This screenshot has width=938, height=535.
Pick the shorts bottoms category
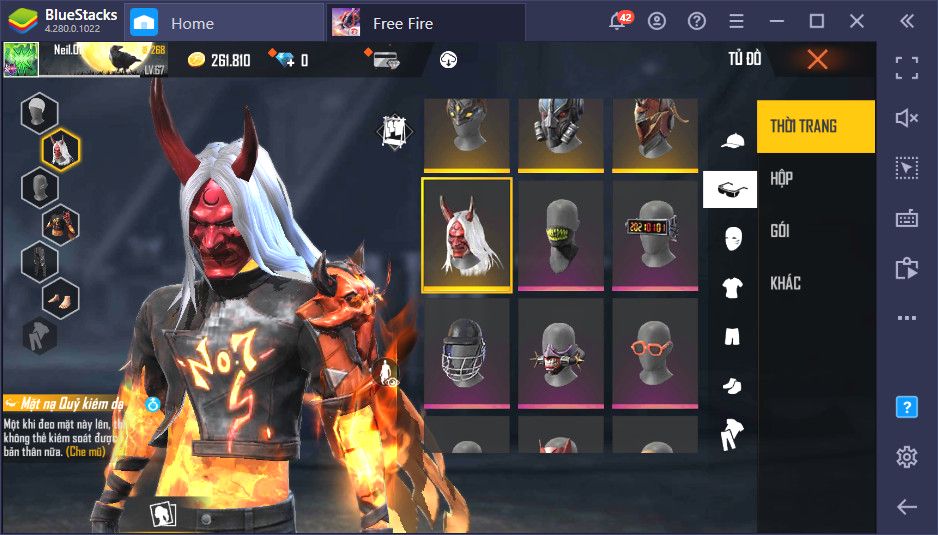coord(731,336)
